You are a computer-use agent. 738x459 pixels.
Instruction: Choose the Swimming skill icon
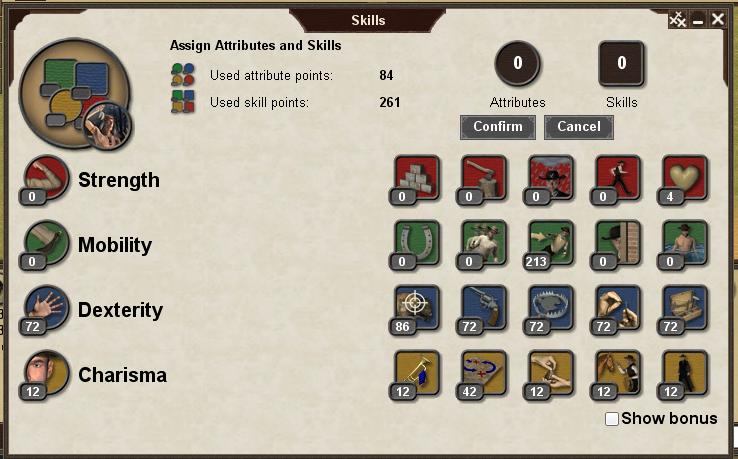pyautogui.click(x=685, y=243)
